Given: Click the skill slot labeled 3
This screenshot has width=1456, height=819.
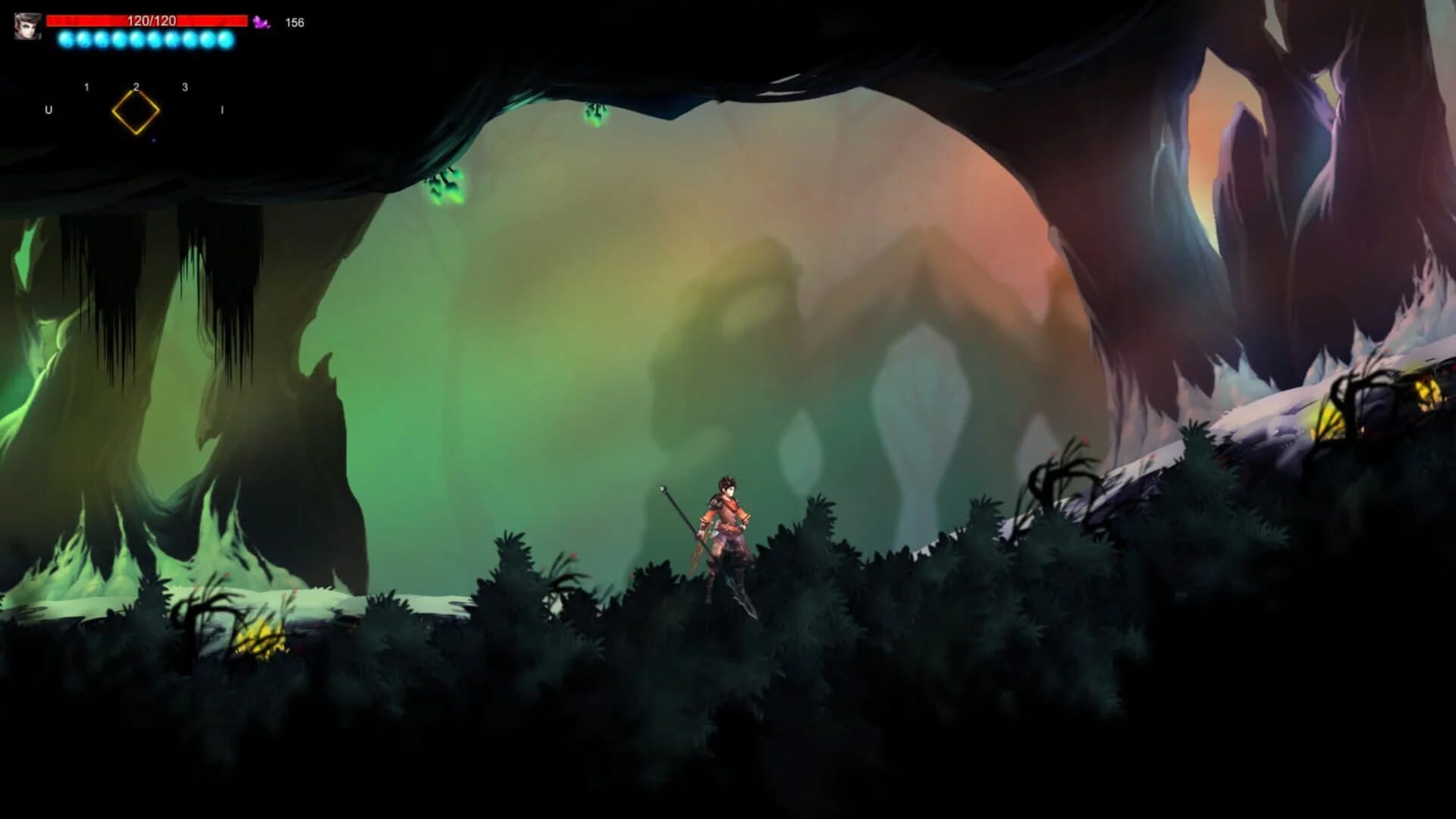Looking at the screenshot, I should (184, 87).
